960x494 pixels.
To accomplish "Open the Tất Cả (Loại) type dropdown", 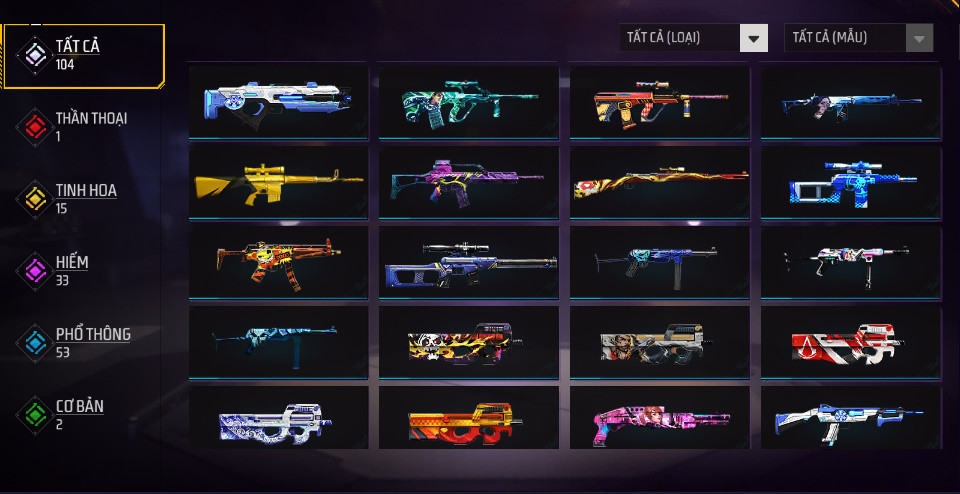I will coord(693,38).
